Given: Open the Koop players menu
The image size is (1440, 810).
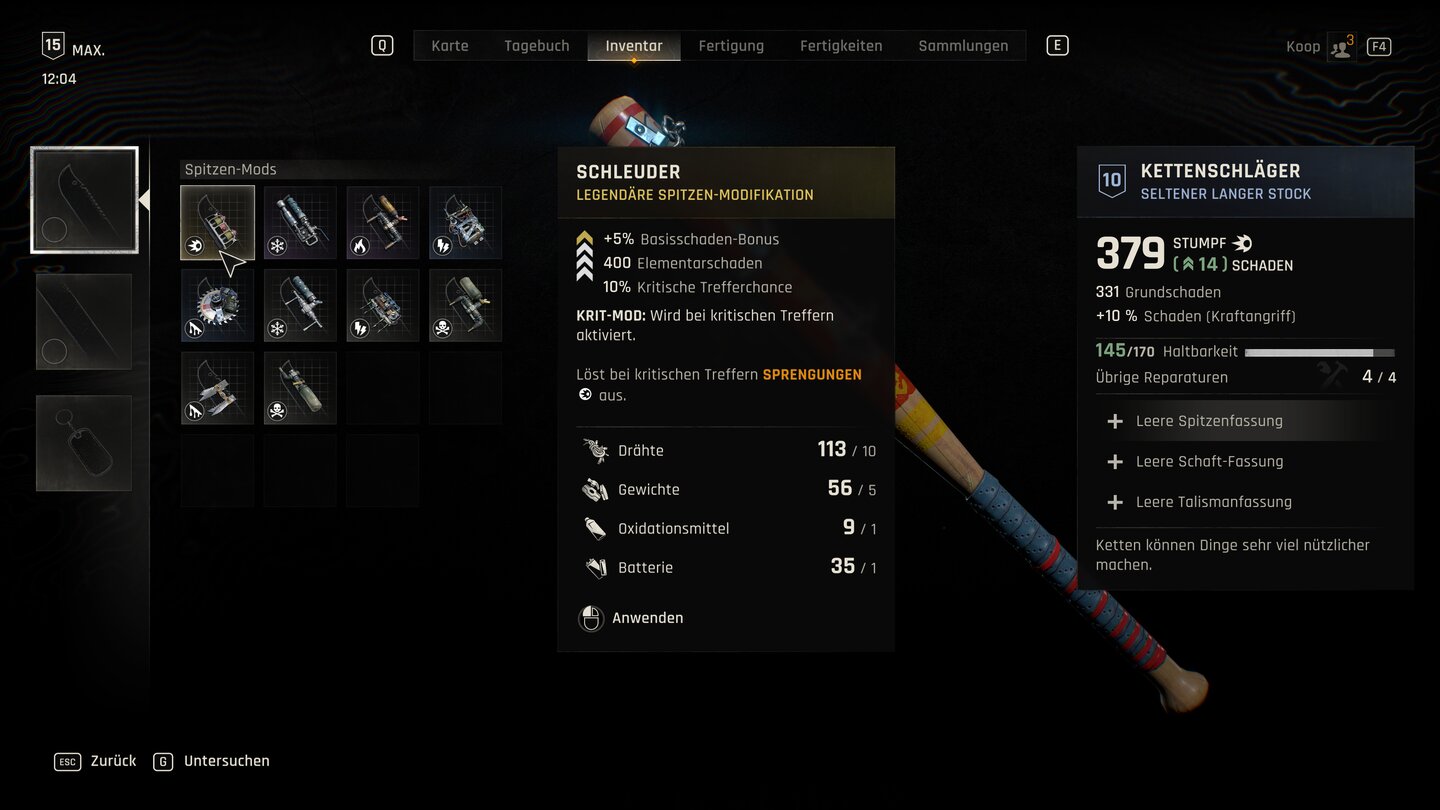Looking at the screenshot, I should pyautogui.click(x=1340, y=46).
